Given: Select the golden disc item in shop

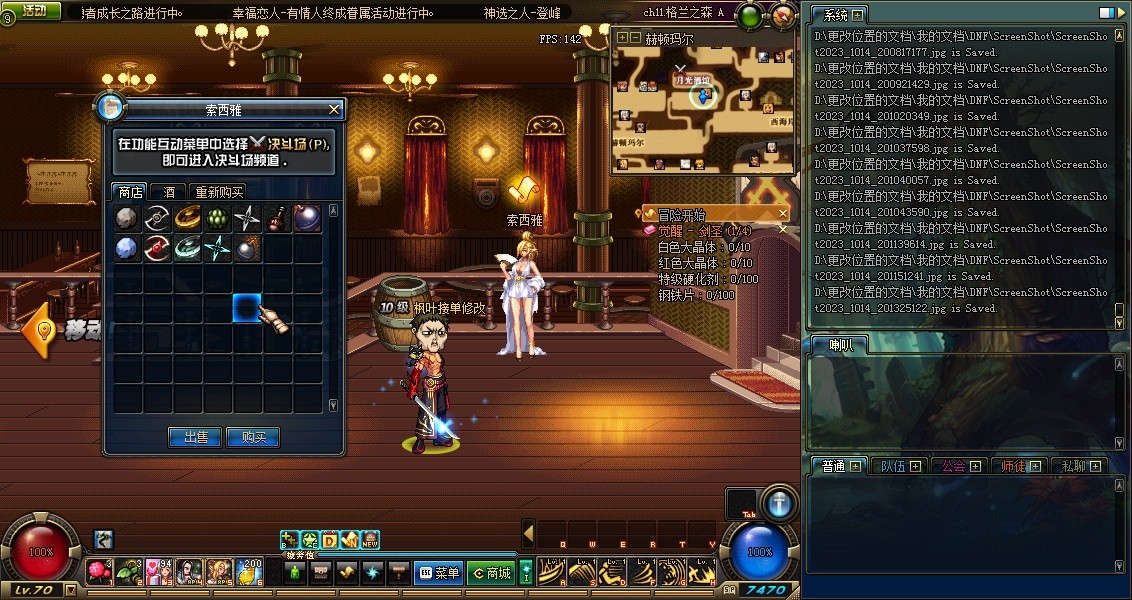Looking at the screenshot, I should [x=187, y=218].
